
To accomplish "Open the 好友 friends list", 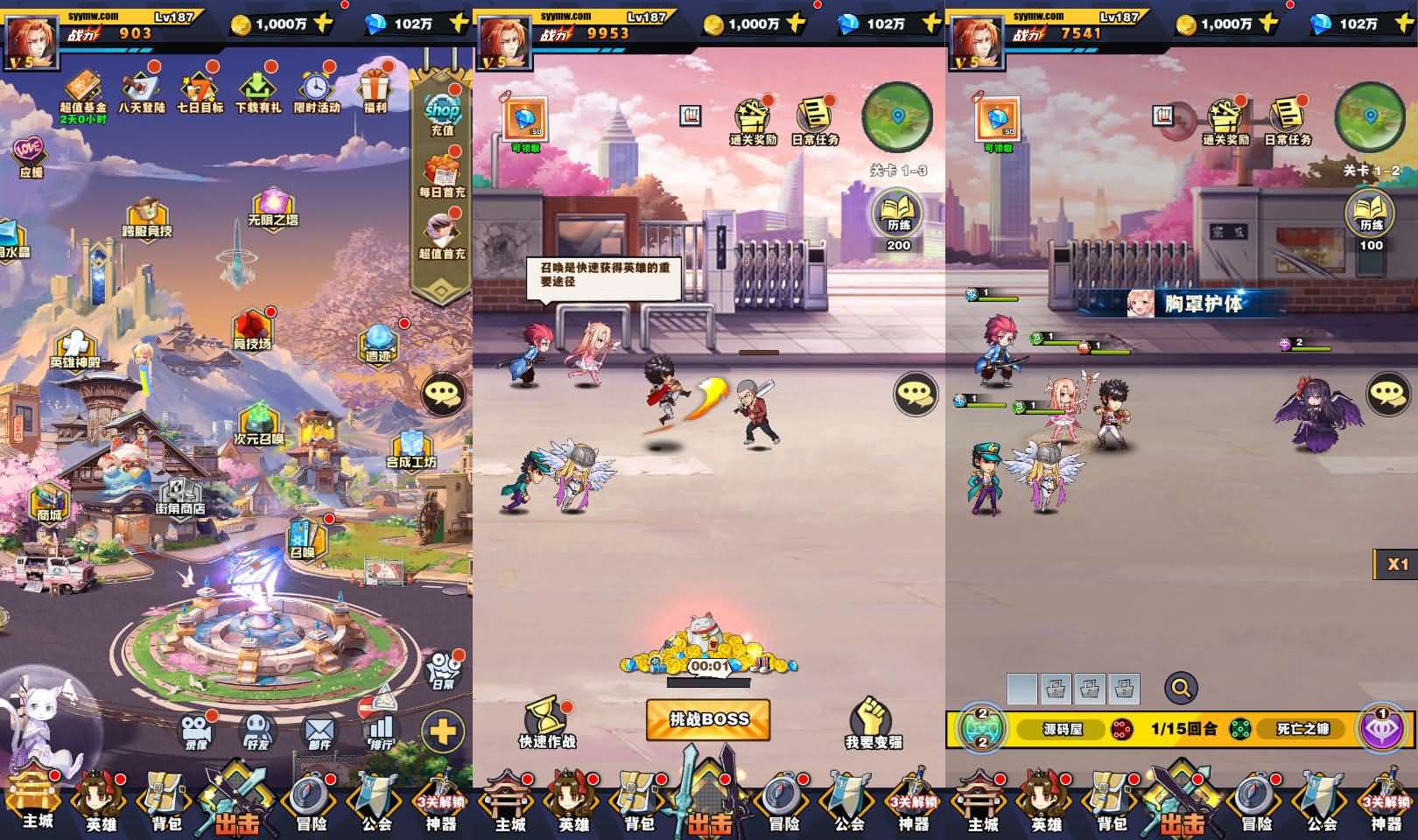I will pos(257,731).
